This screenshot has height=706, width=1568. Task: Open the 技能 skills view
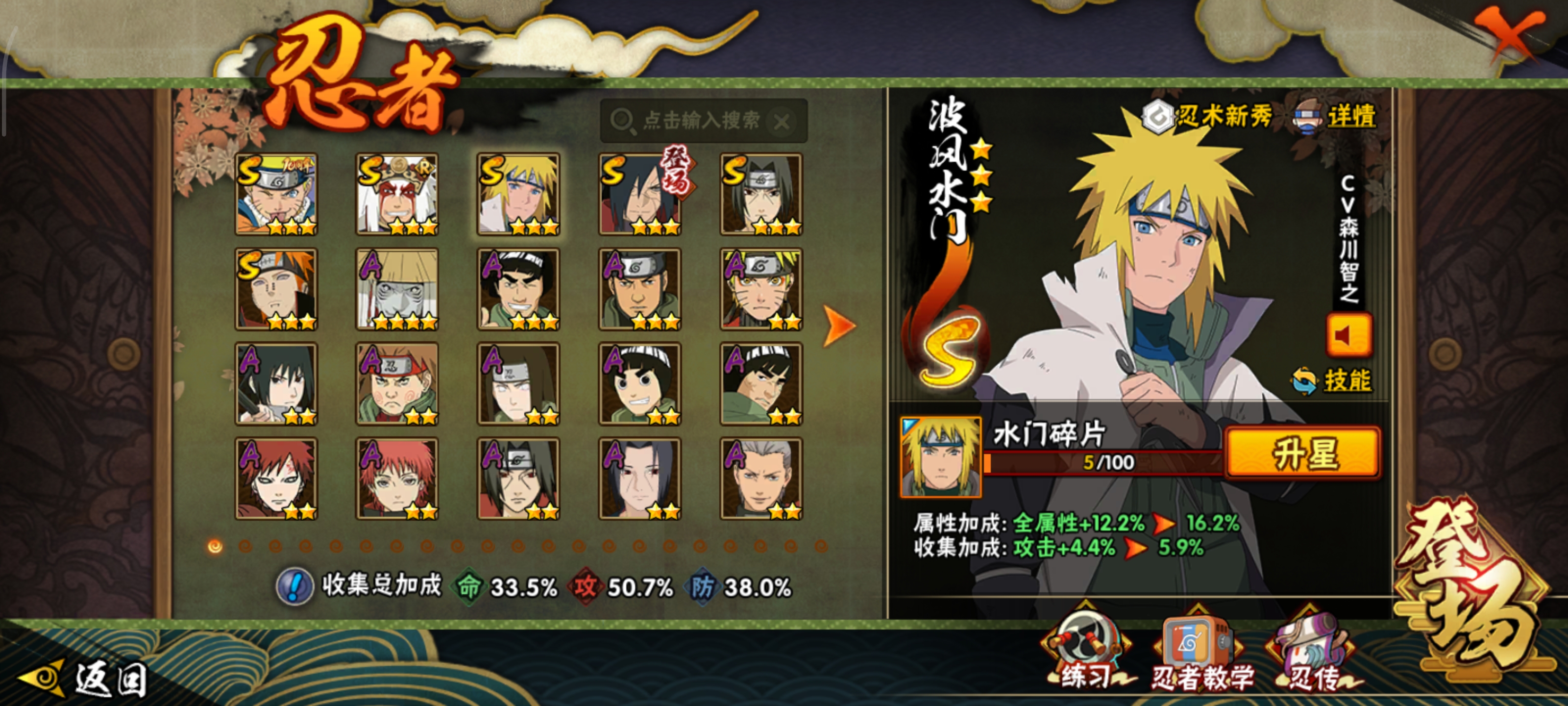(x=1333, y=380)
